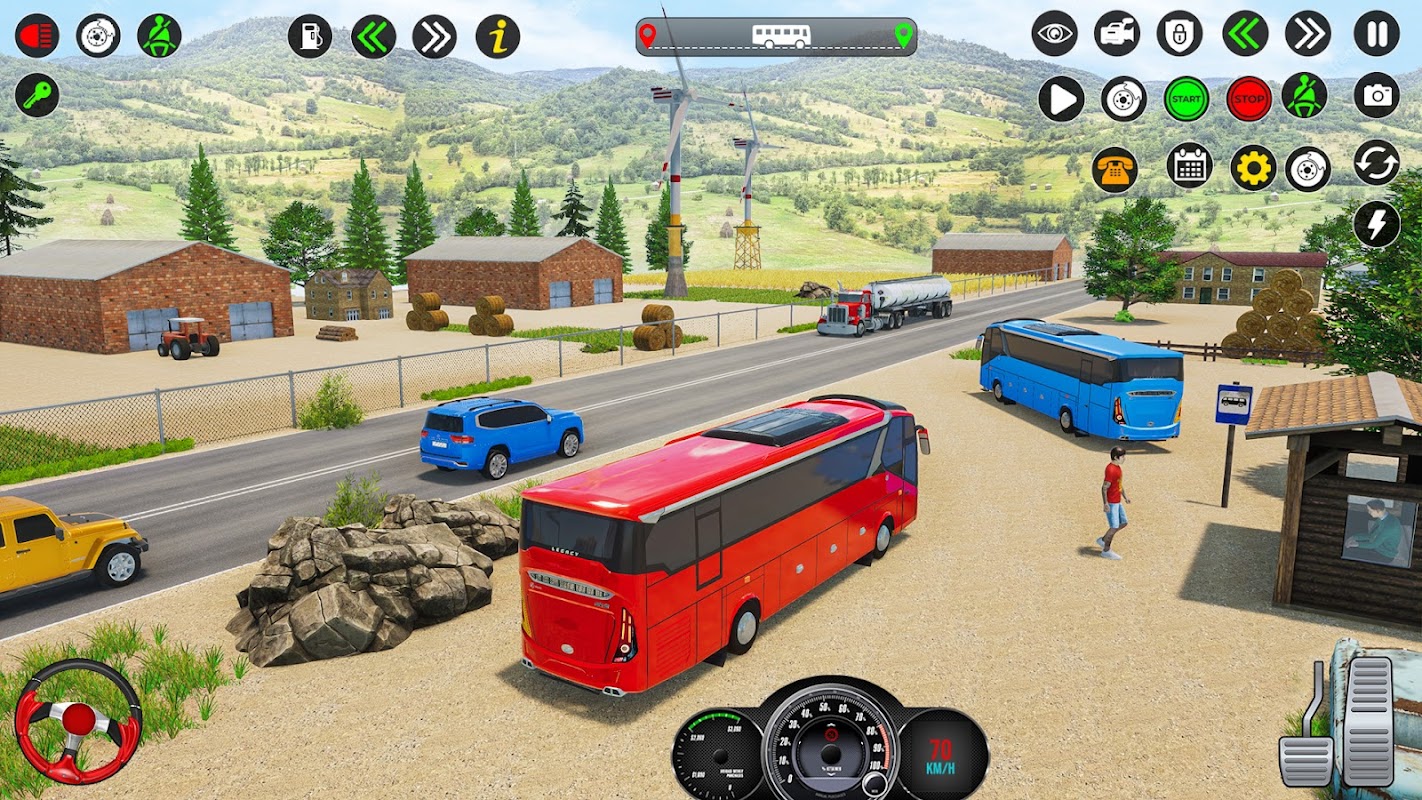Tap the green ignition key button

[x=37, y=96]
